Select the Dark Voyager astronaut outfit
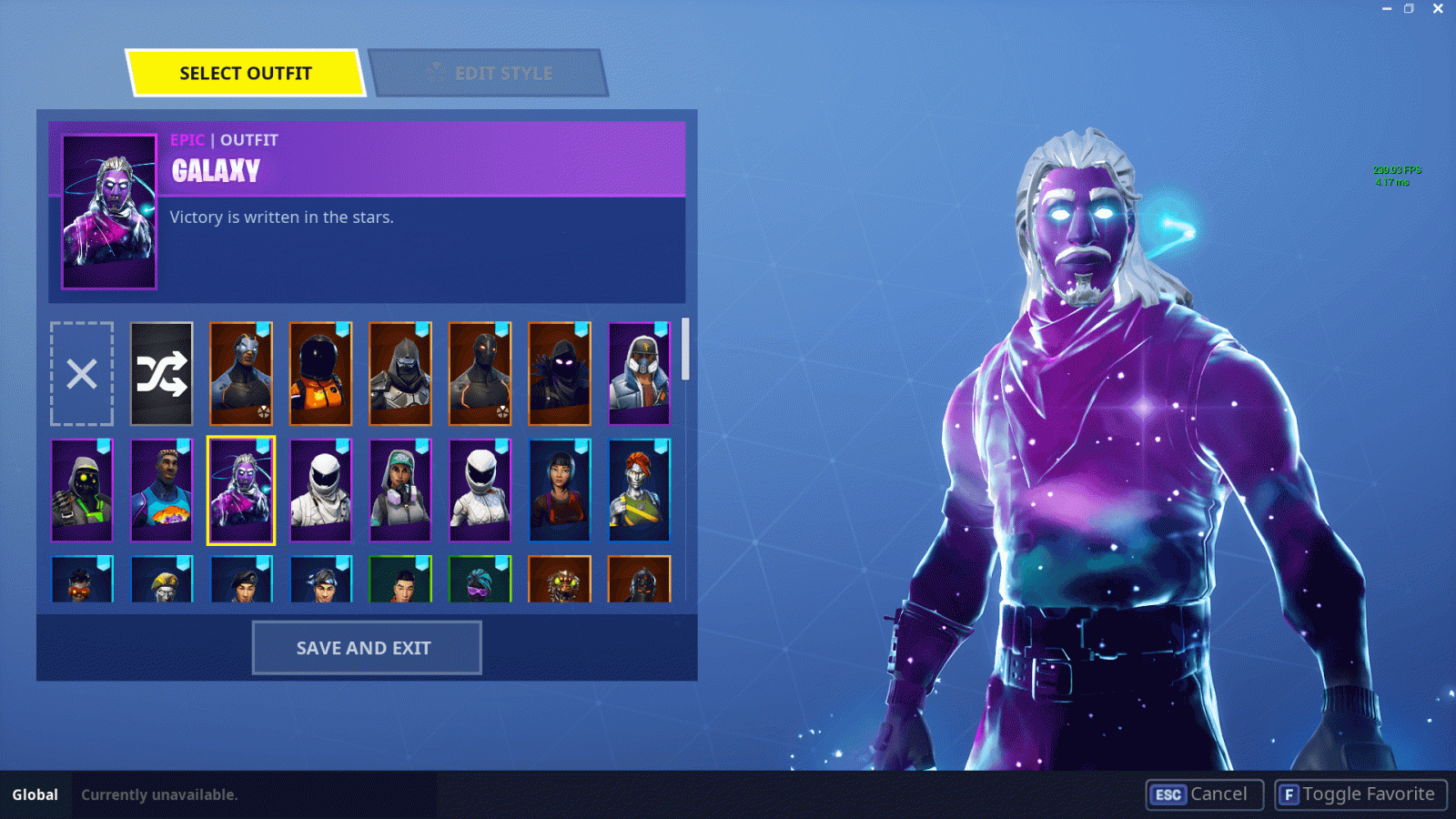The width and height of the screenshot is (1456, 819). point(320,373)
